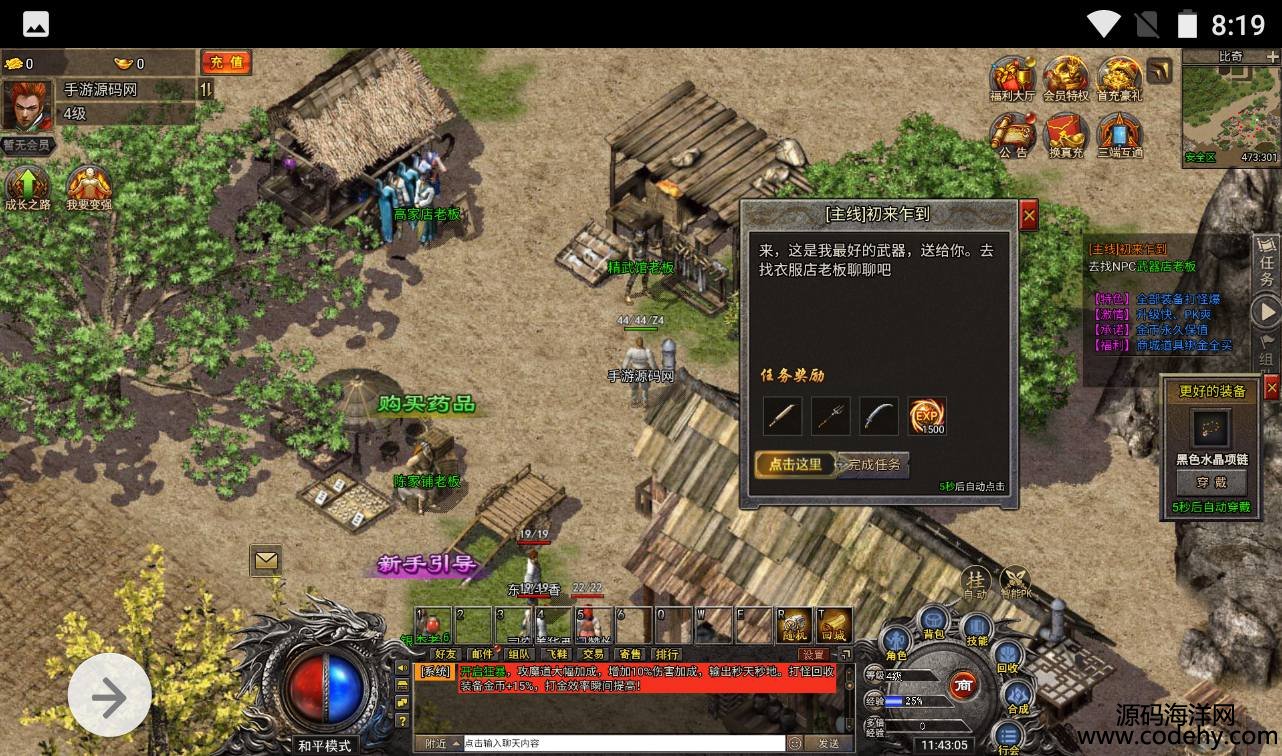1282x756 pixels.
Task: Open the 背包 backpack
Action: [x=934, y=622]
